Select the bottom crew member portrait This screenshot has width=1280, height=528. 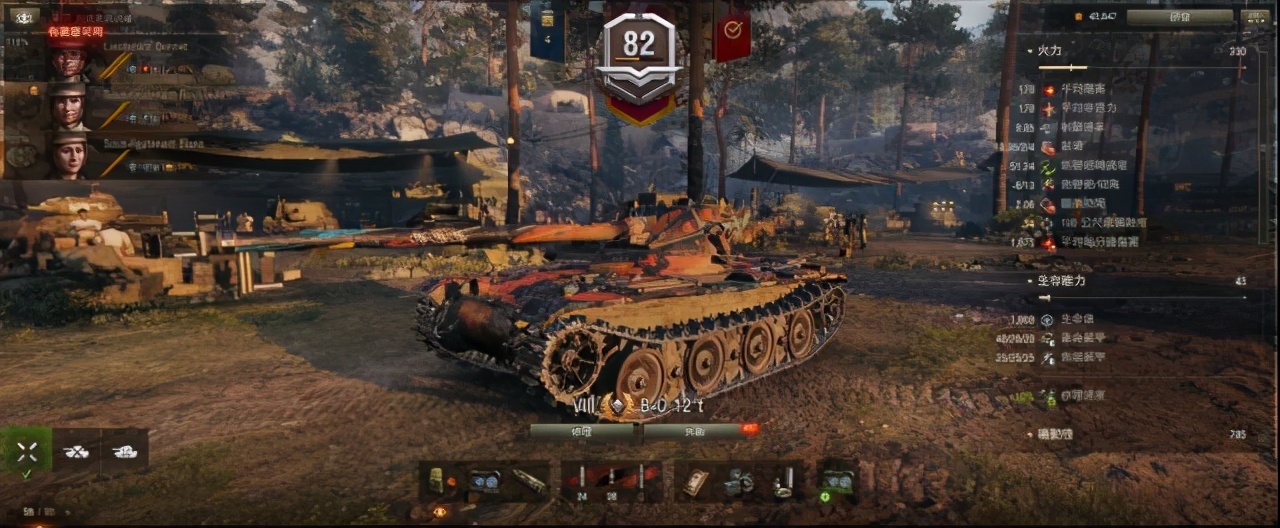pyautogui.click(x=69, y=155)
